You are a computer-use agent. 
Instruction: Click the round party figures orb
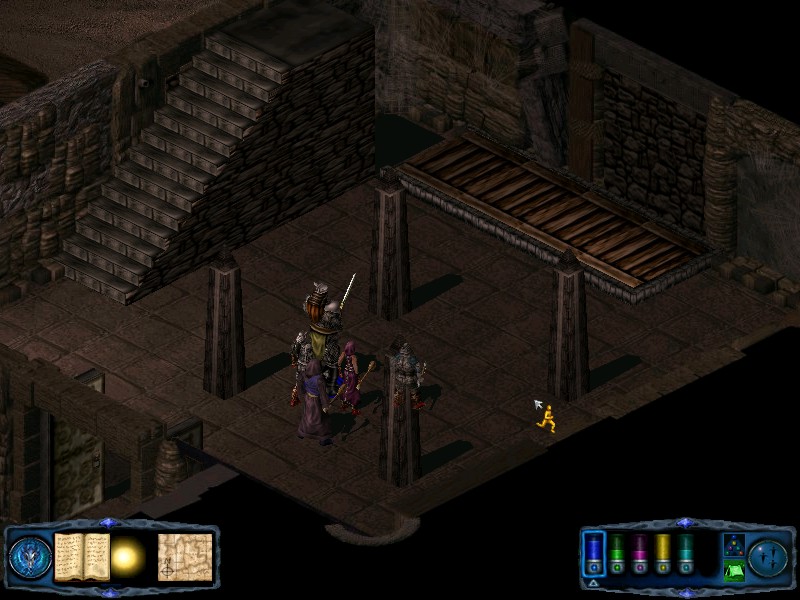769,557
